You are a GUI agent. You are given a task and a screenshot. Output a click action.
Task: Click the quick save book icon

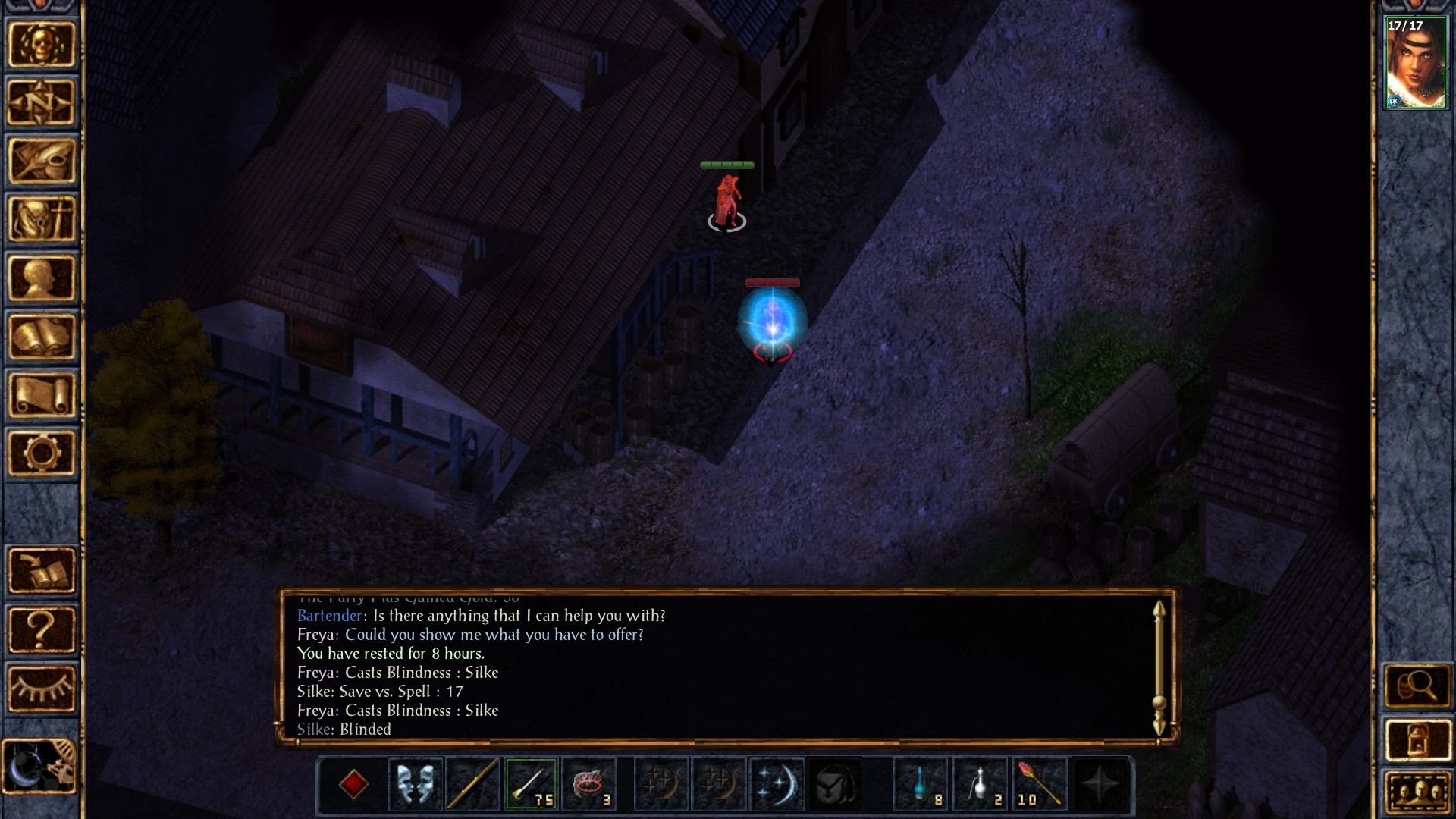pos(42,570)
